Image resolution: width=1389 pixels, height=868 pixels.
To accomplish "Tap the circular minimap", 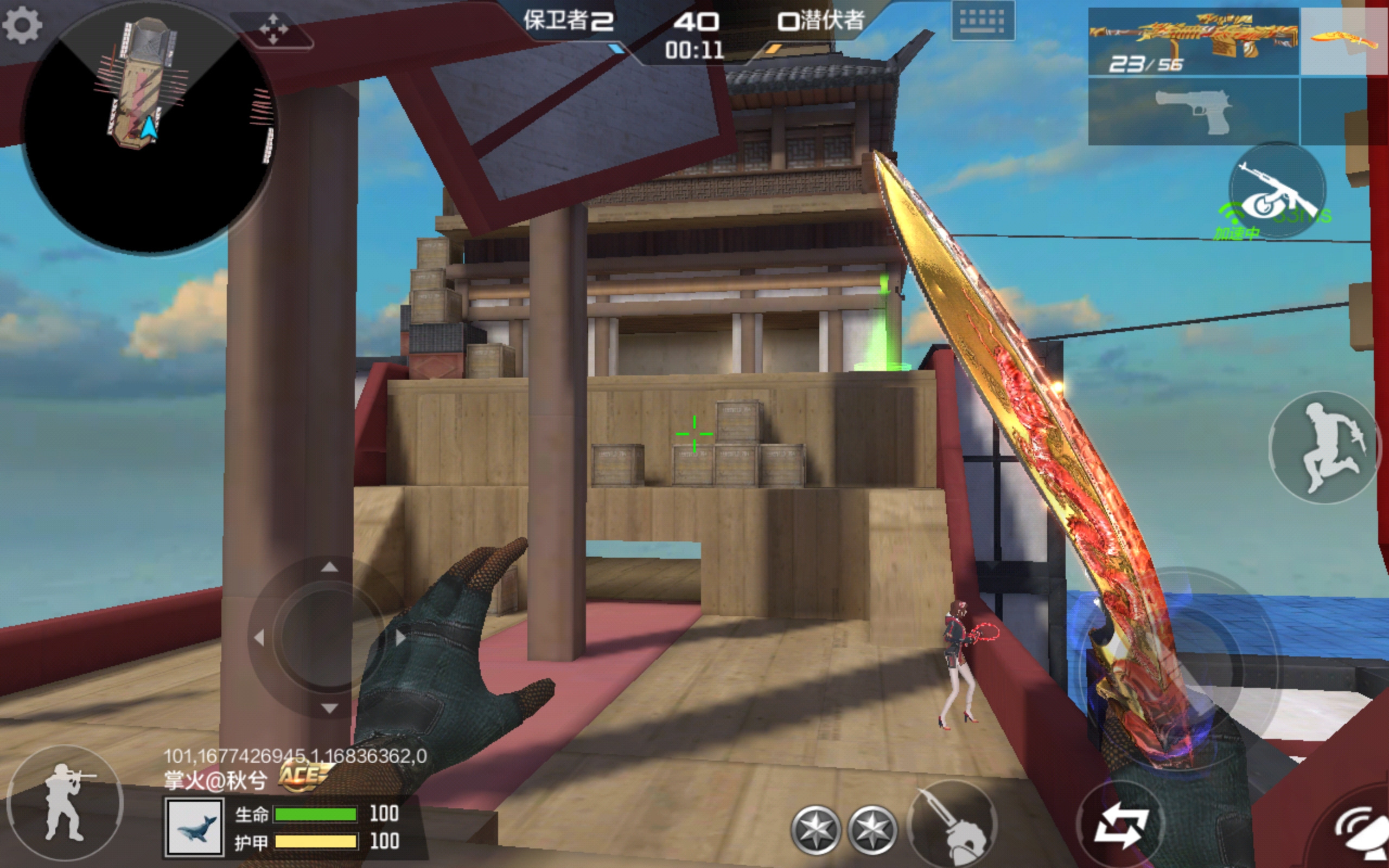I will [148, 127].
